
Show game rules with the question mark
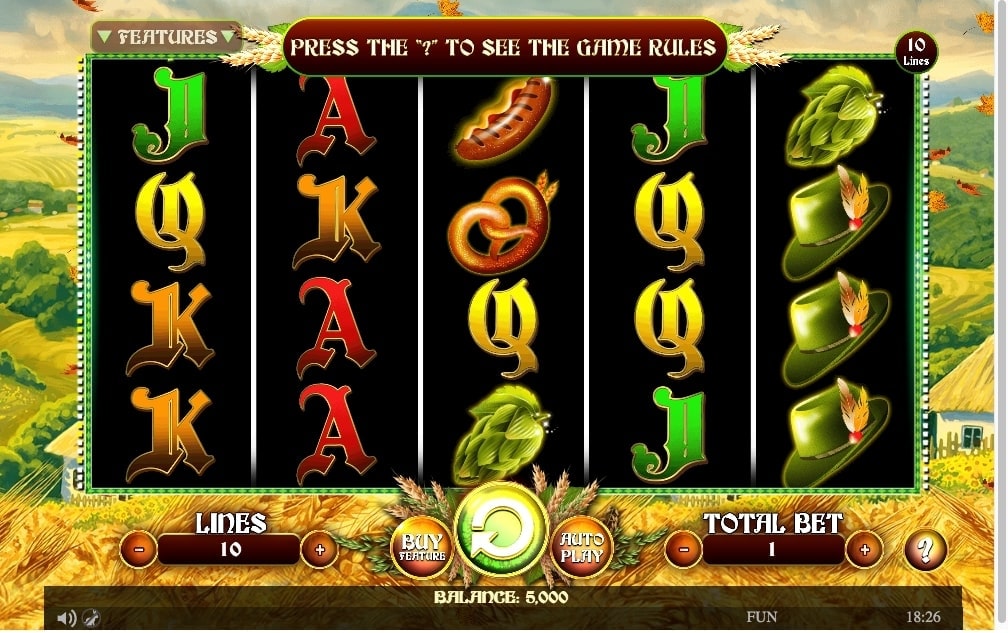925,549
